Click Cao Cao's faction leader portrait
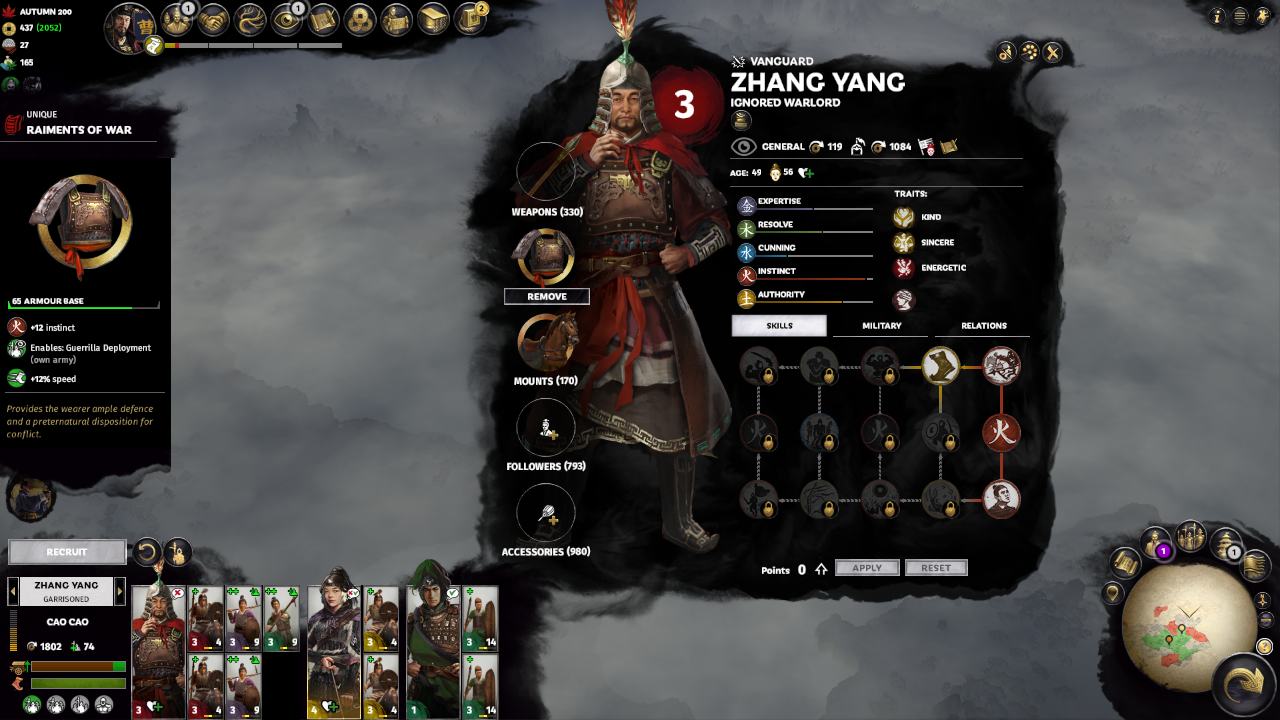Image resolution: width=1280 pixels, height=720 pixels. pos(130,28)
